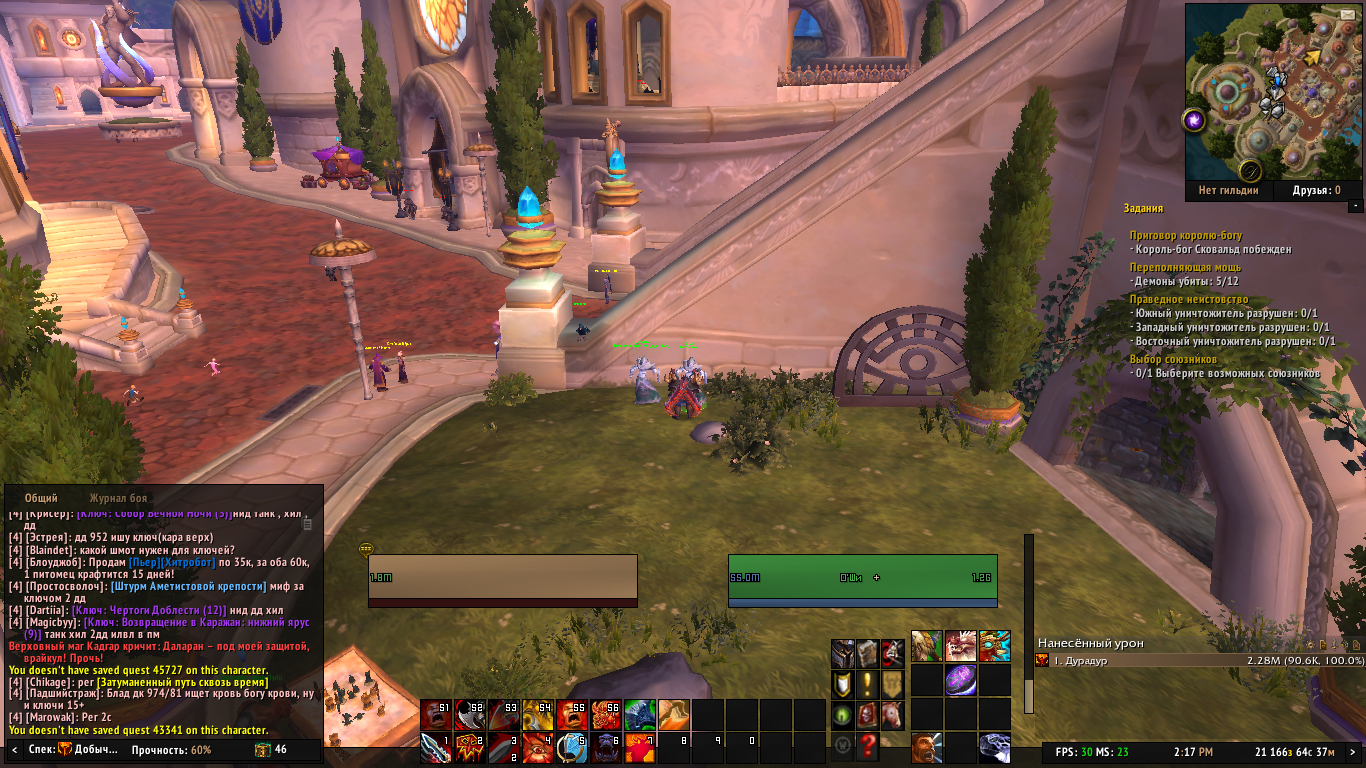This screenshot has height=768, width=1366.
Task: Open the bags via the chest icon
Action: point(262,749)
